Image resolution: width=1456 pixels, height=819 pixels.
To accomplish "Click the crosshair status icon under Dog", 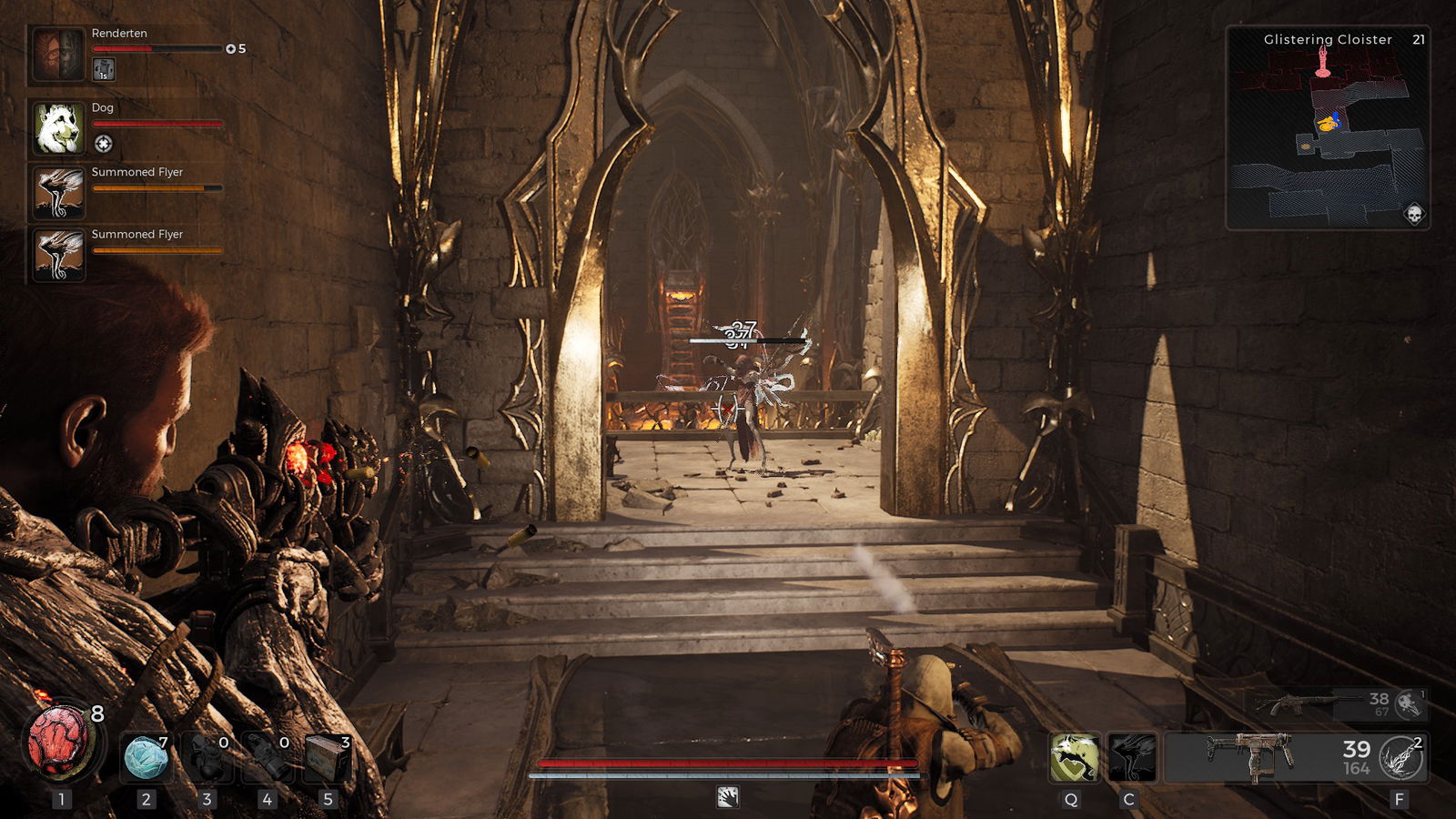I will tap(104, 144).
